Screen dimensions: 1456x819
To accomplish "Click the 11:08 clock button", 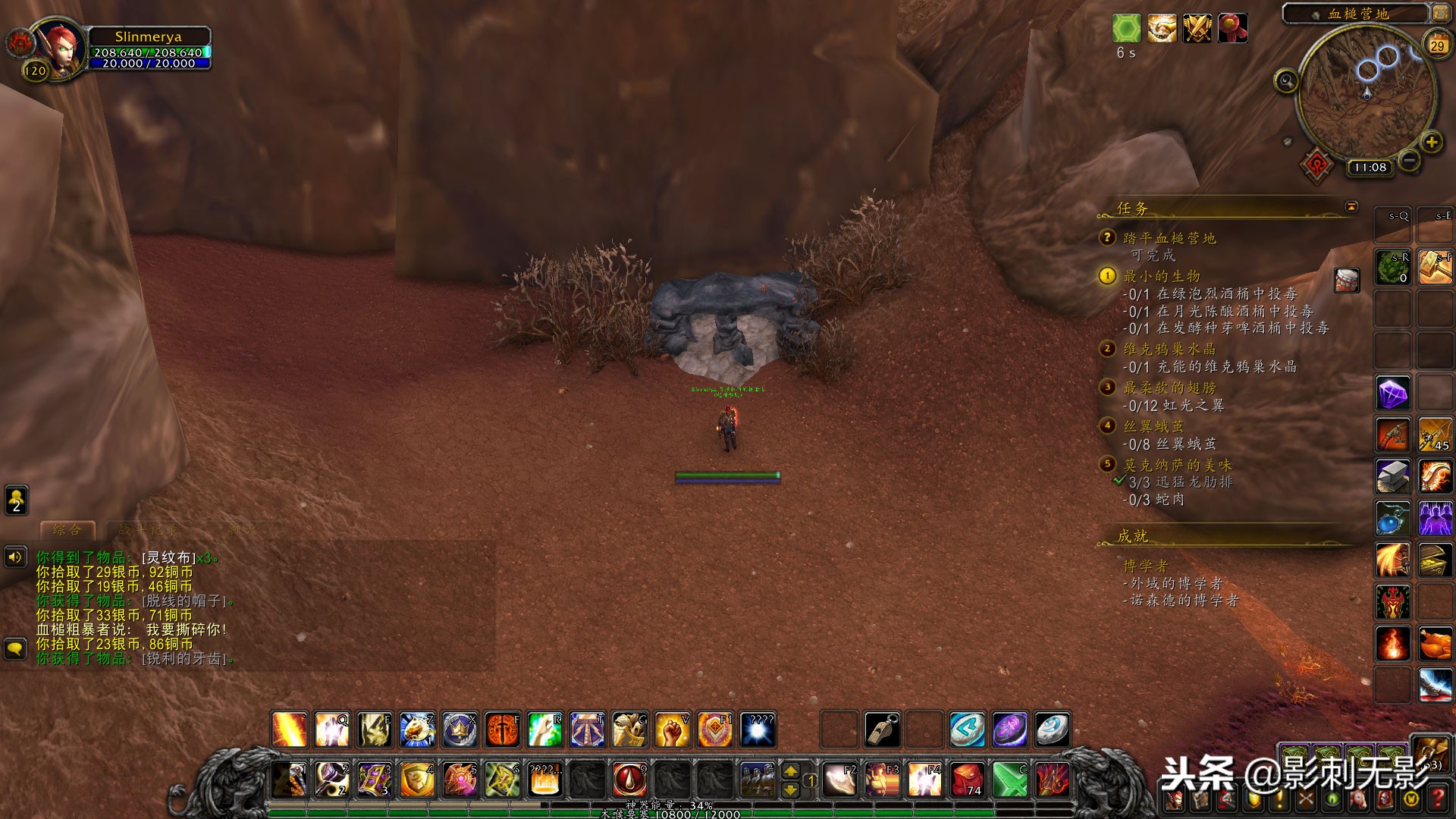I will [x=1370, y=168].
